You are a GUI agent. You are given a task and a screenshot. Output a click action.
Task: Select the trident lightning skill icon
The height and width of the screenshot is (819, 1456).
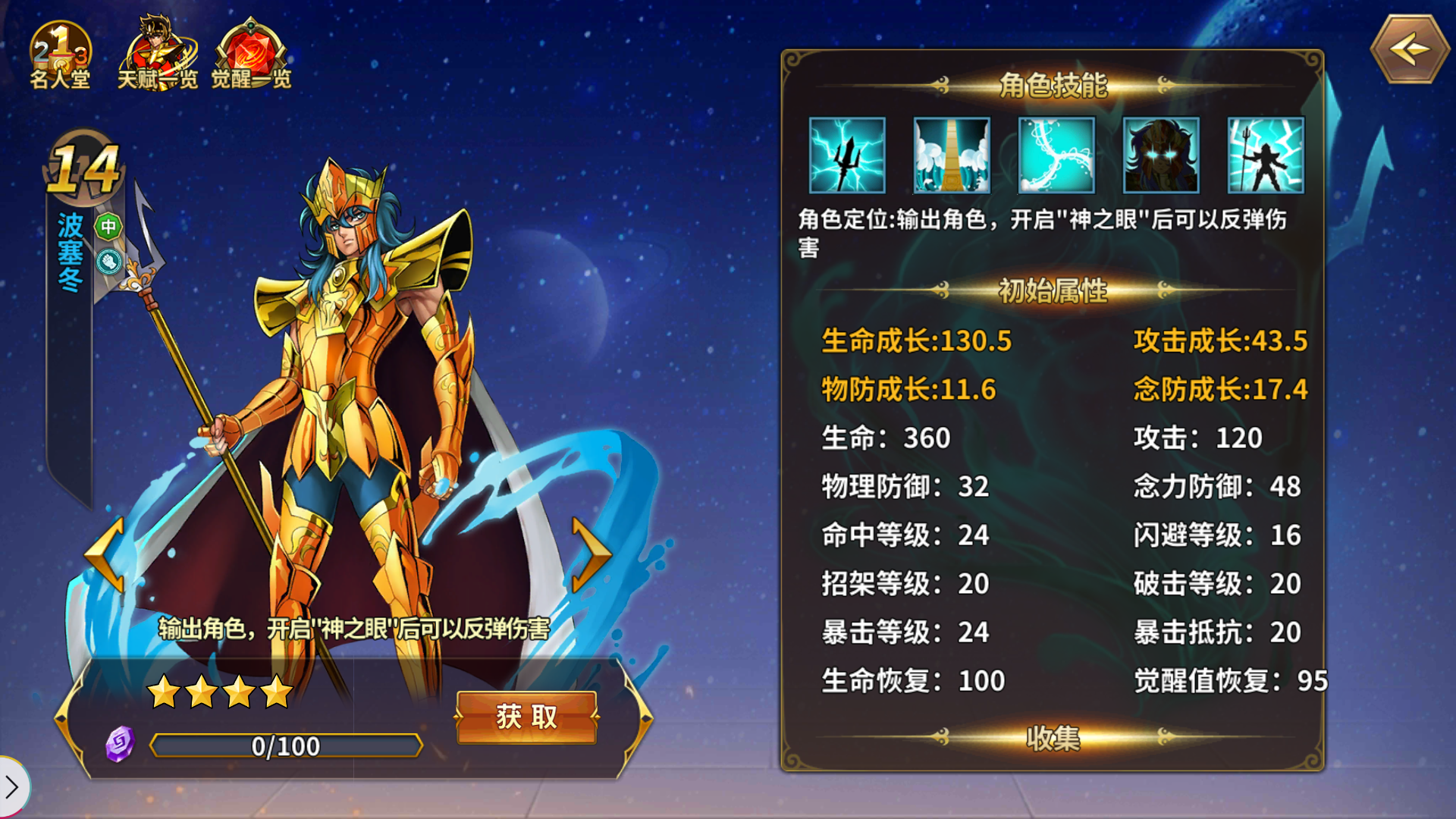click(847, 155)
